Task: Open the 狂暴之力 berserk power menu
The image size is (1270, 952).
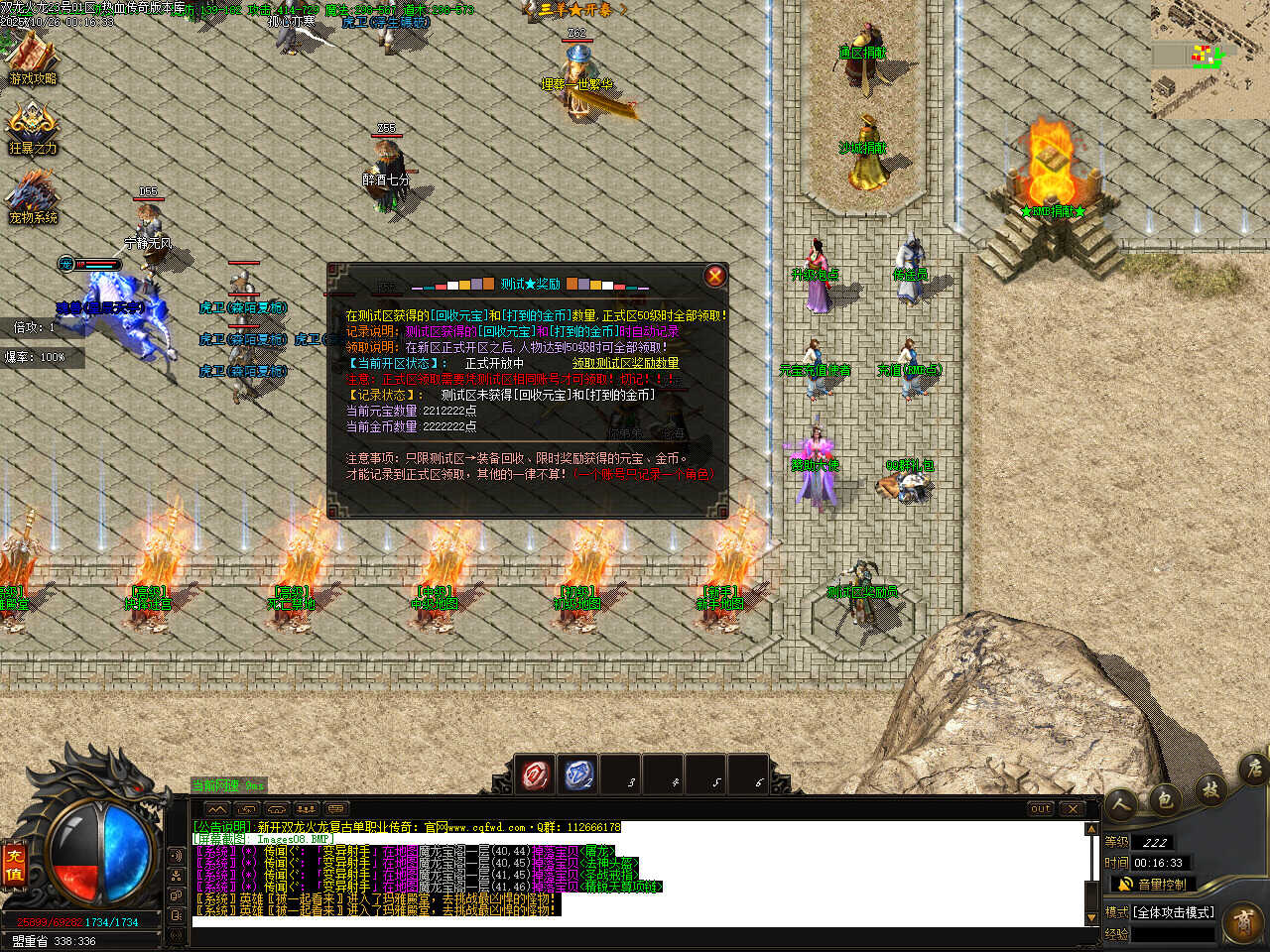Action: click(33, 129)
